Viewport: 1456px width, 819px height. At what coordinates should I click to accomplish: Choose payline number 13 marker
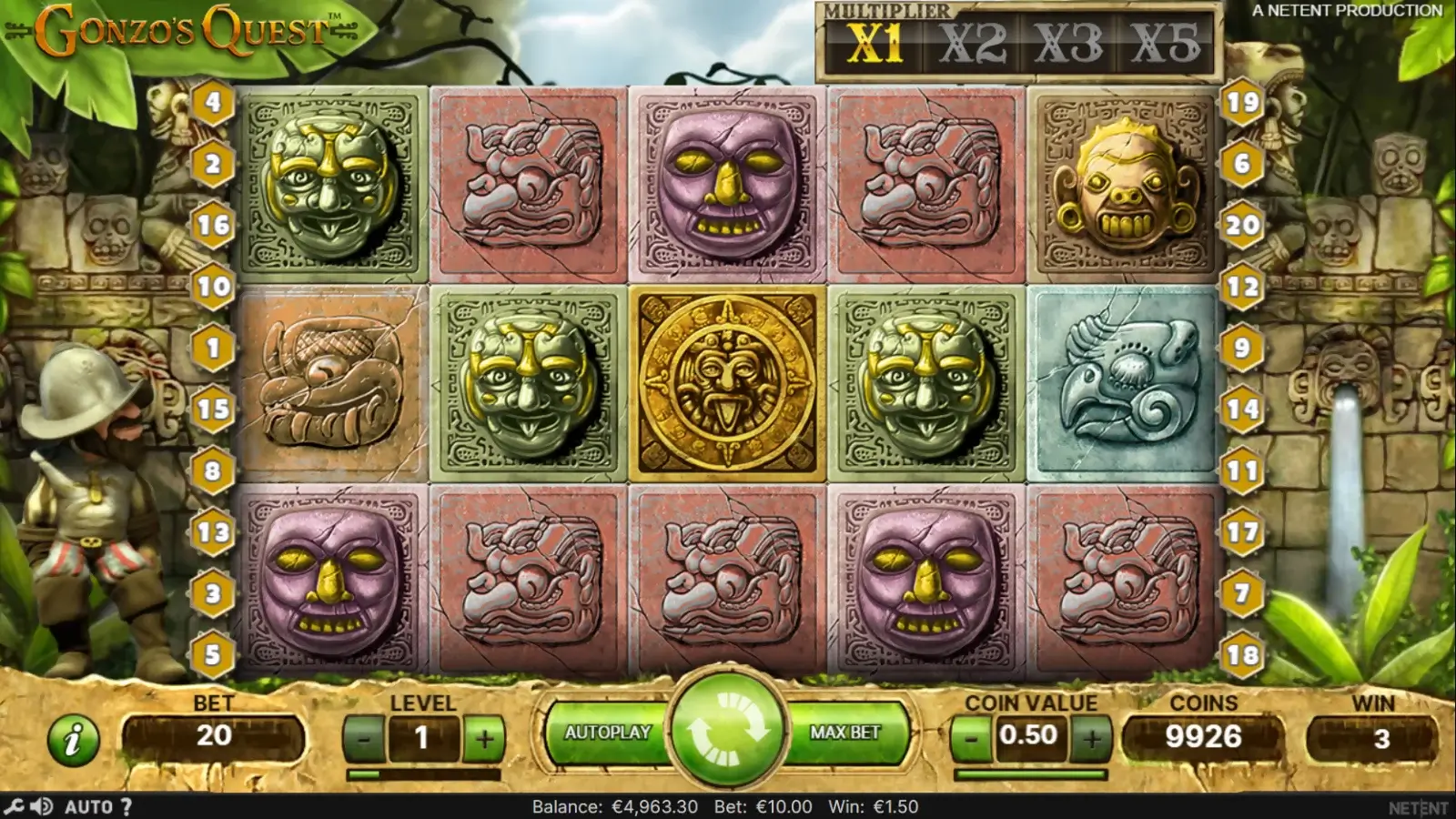213,531
